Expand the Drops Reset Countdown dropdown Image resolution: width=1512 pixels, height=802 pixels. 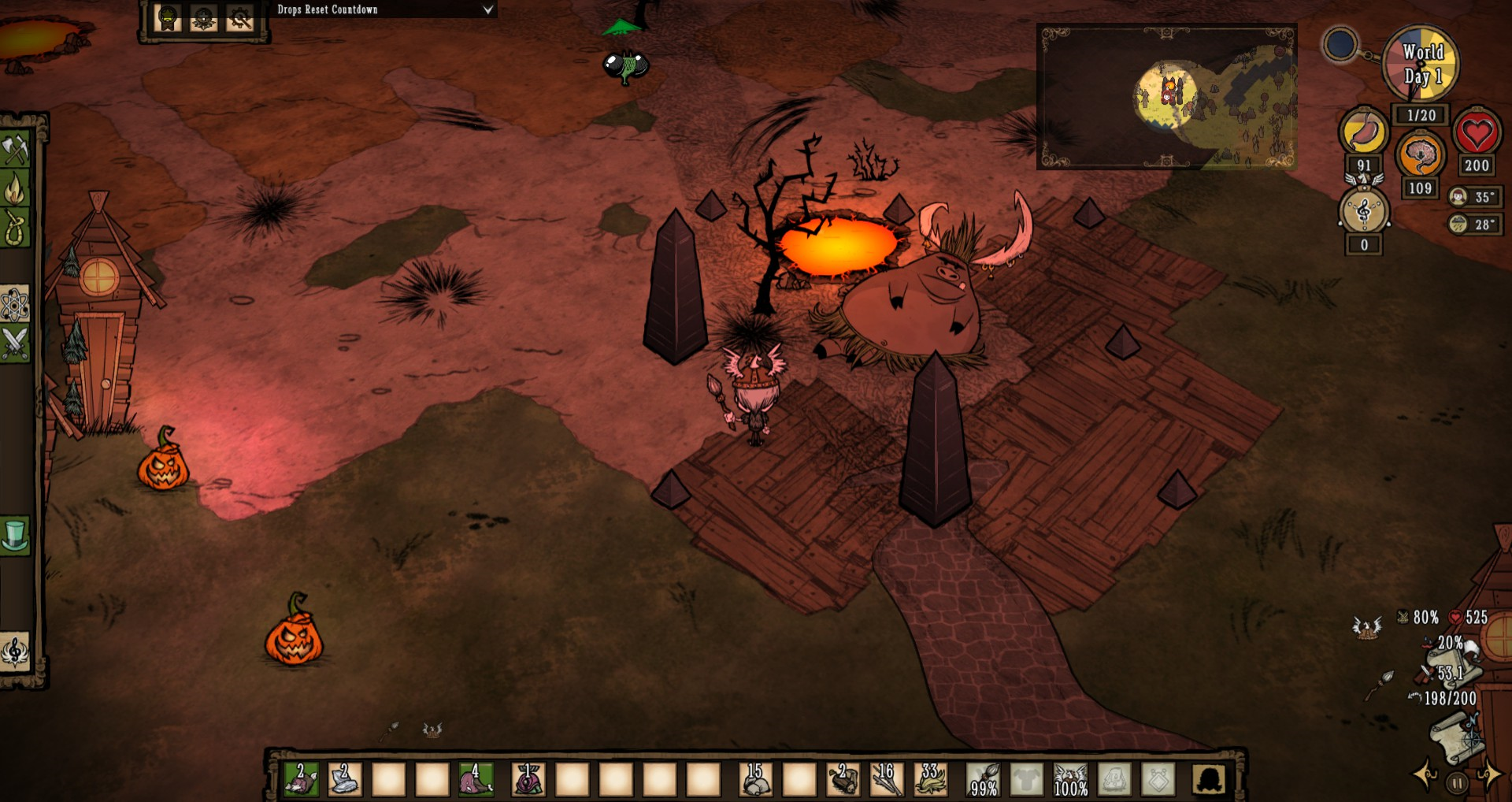point(487,9)
